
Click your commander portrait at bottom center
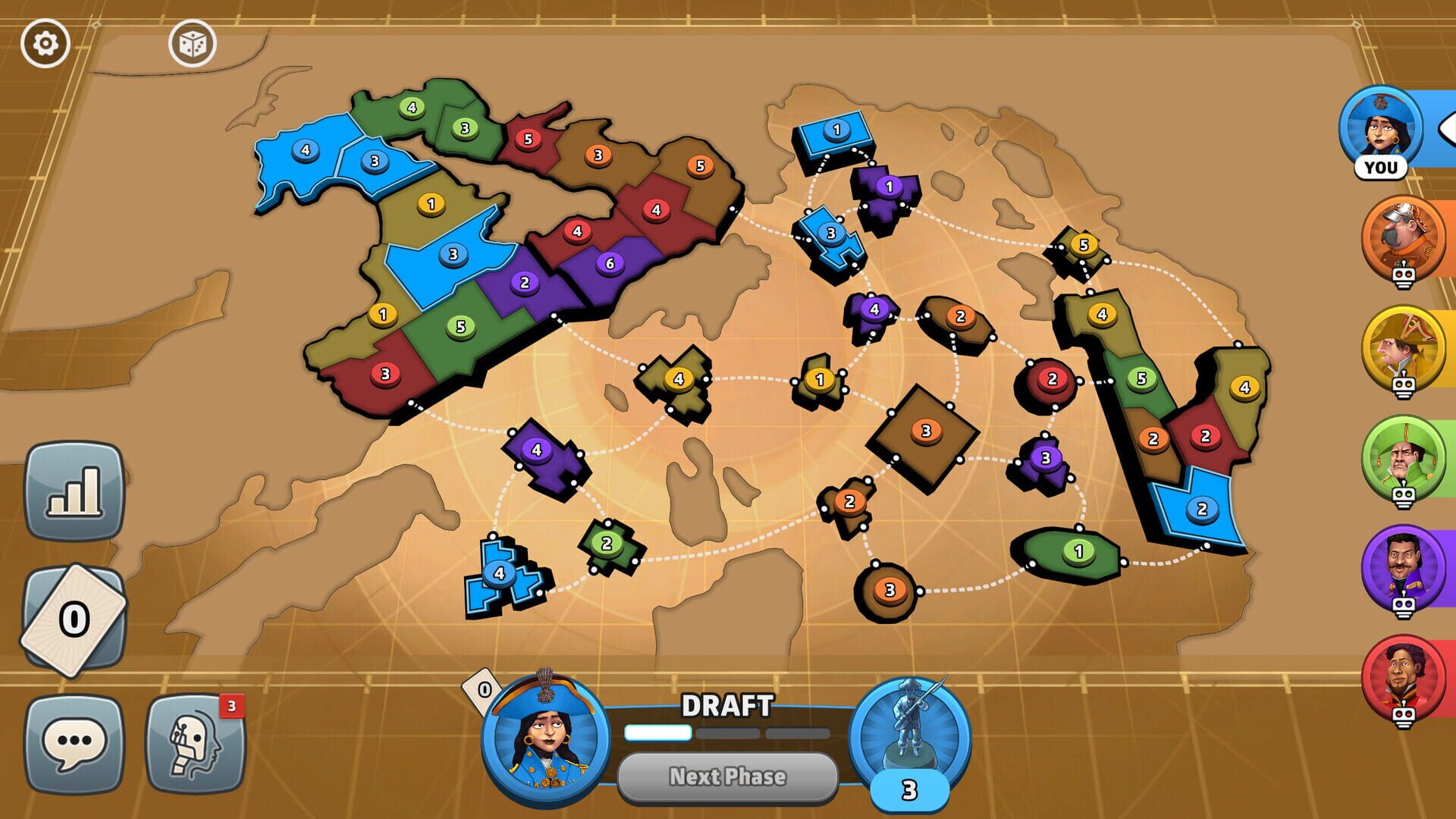click(543, 734)
